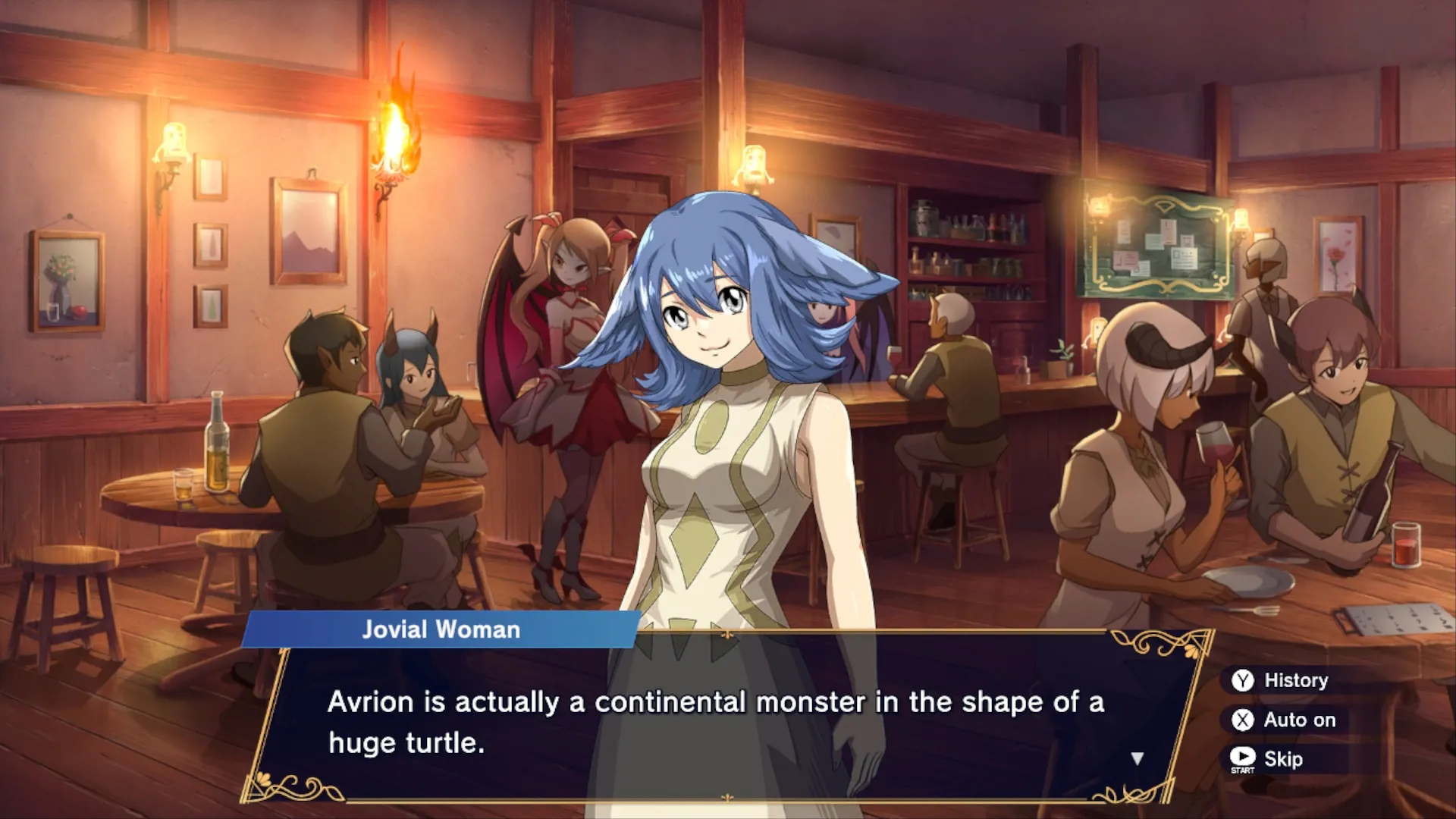Screen dimensions: 1456x819
Task: Open the dialogue History log
Action: (1282, 680)
